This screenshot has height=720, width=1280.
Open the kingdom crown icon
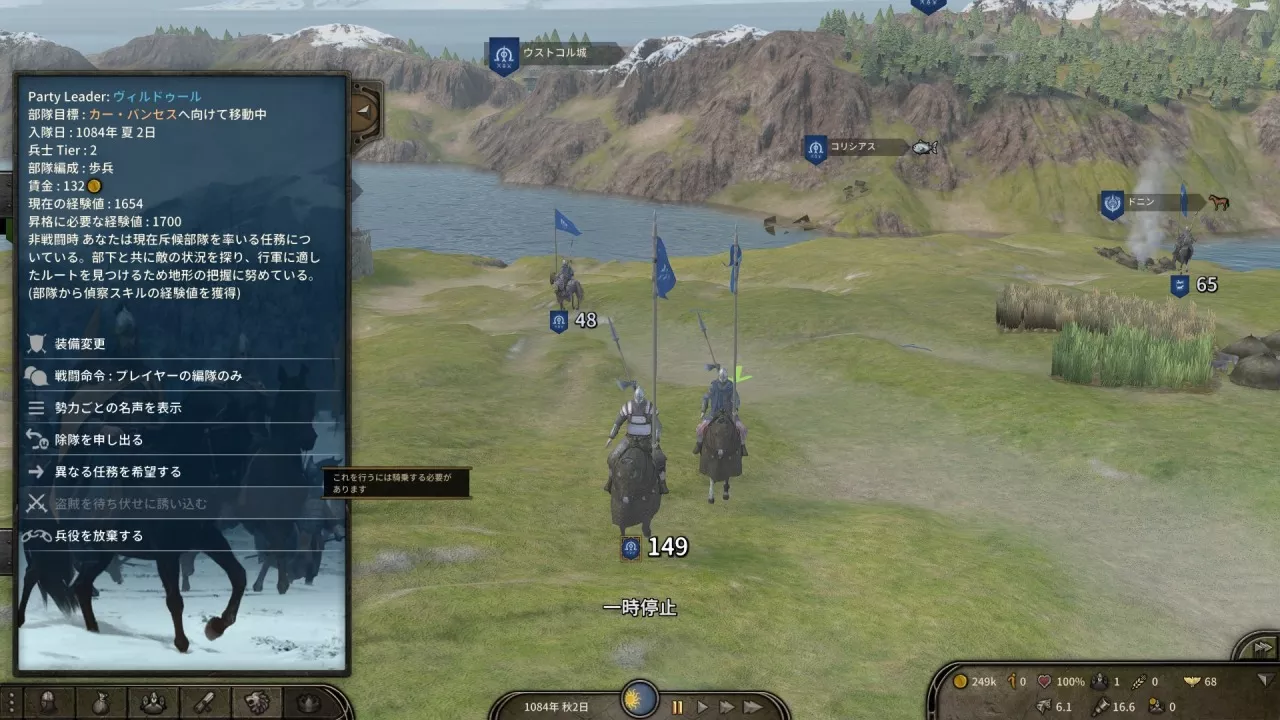[x=308, y=703]
